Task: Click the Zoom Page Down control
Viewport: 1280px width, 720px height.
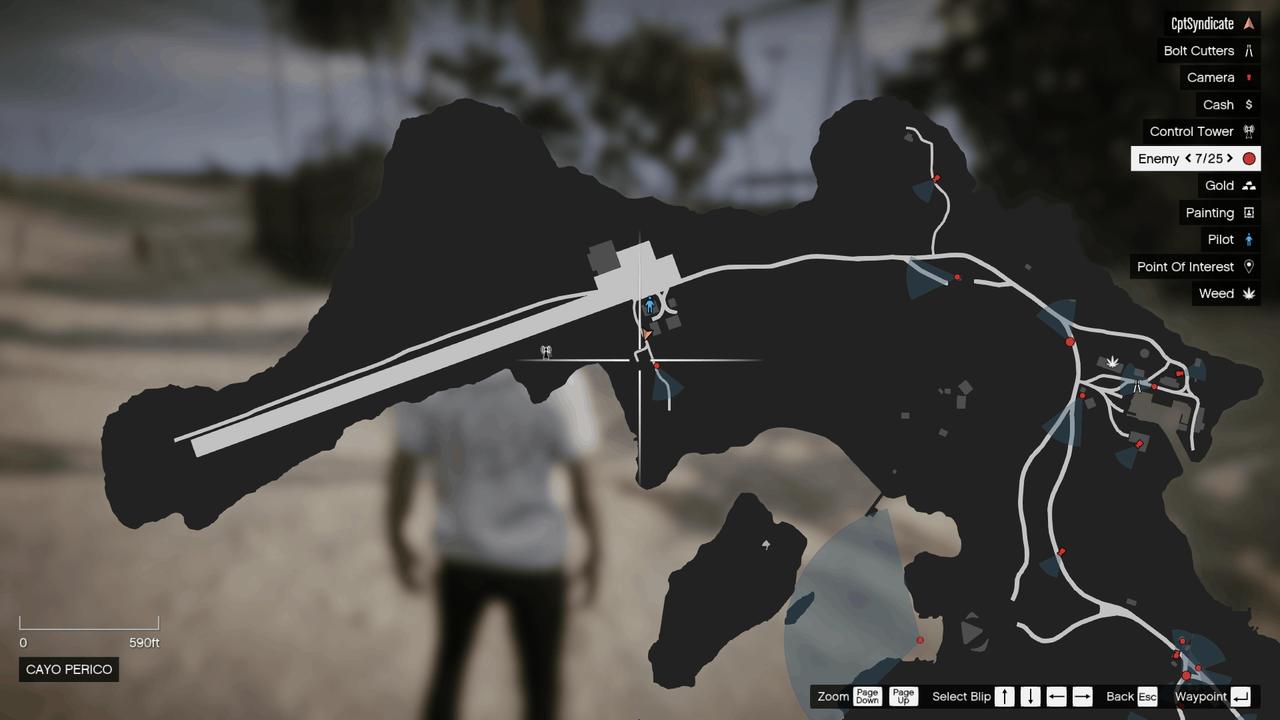Action: [x=867, y=696]
